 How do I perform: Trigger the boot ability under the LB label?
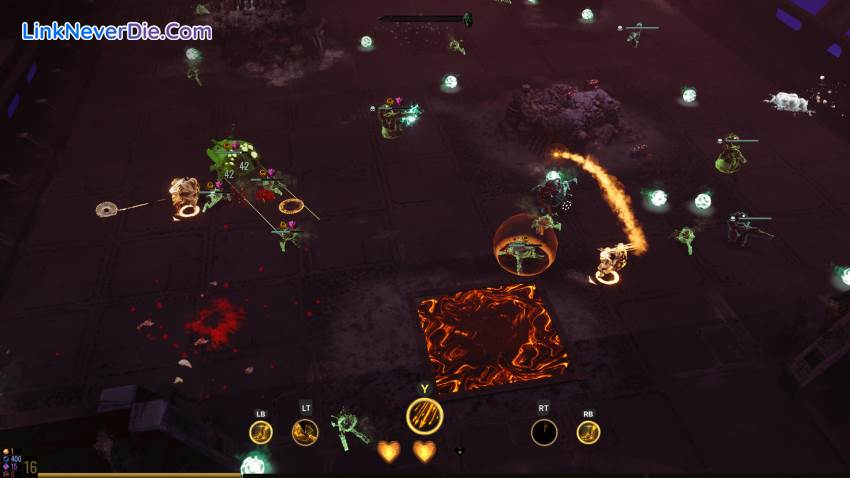[261, 432]
